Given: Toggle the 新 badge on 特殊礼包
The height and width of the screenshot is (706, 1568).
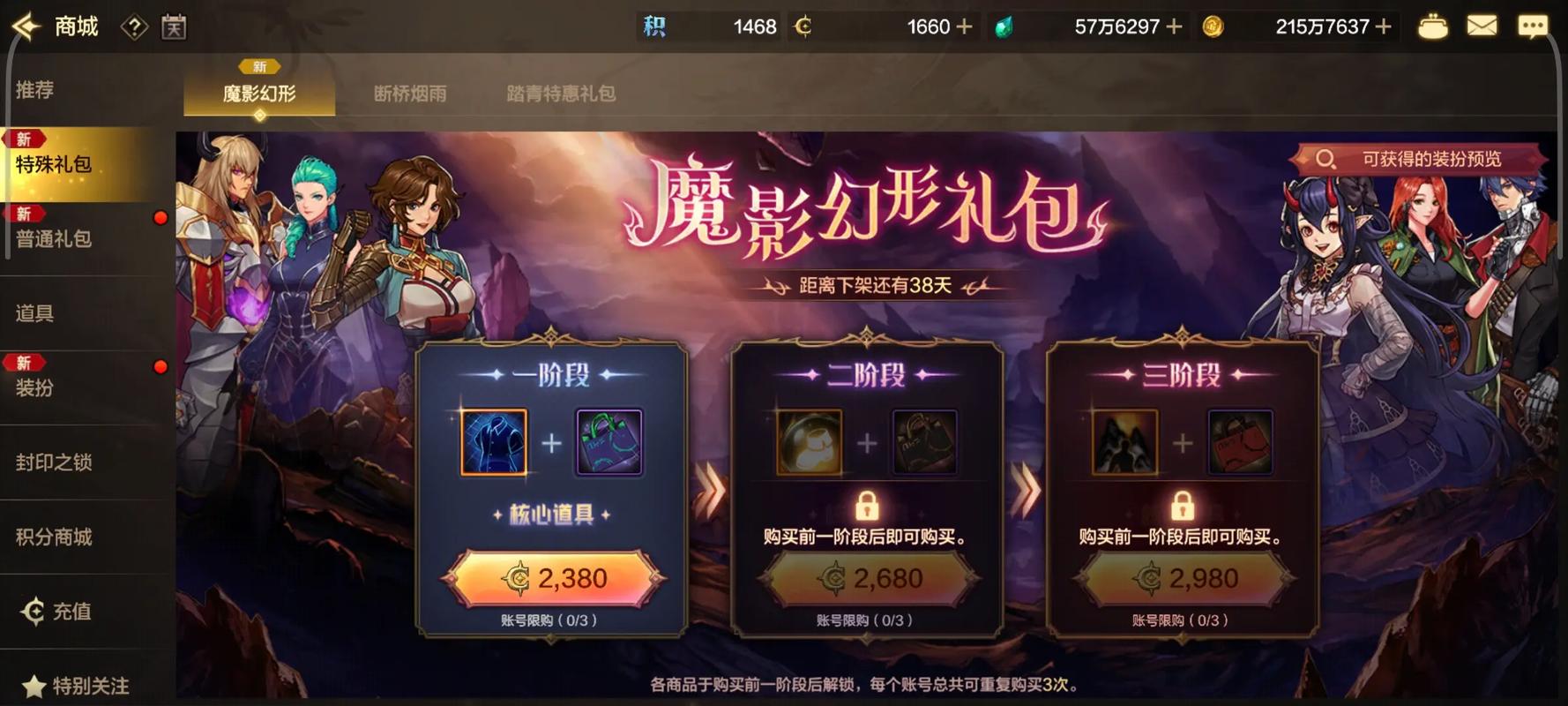Looking at the screenshot, I should pyautogui.click(x=24, y=139).
